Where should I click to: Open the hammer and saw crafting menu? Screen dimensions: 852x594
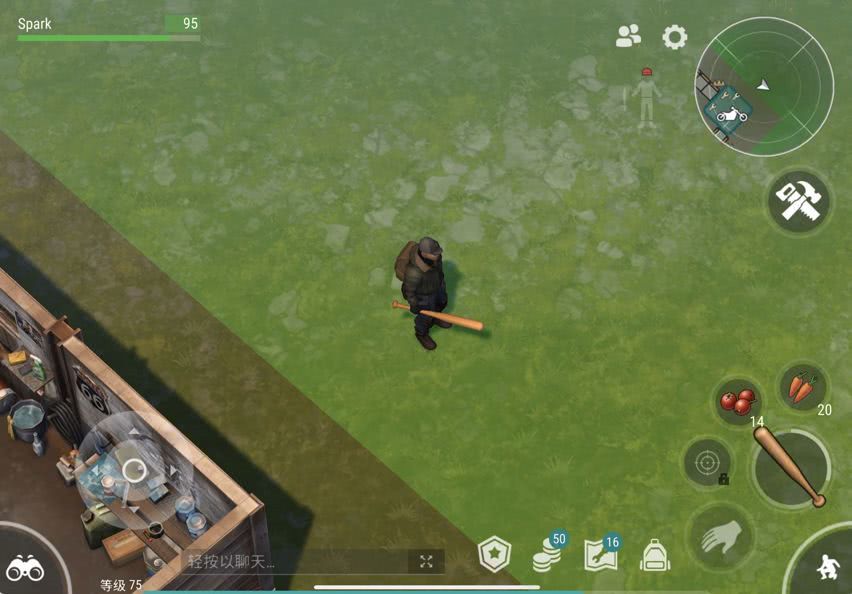[x=799, y=202]
